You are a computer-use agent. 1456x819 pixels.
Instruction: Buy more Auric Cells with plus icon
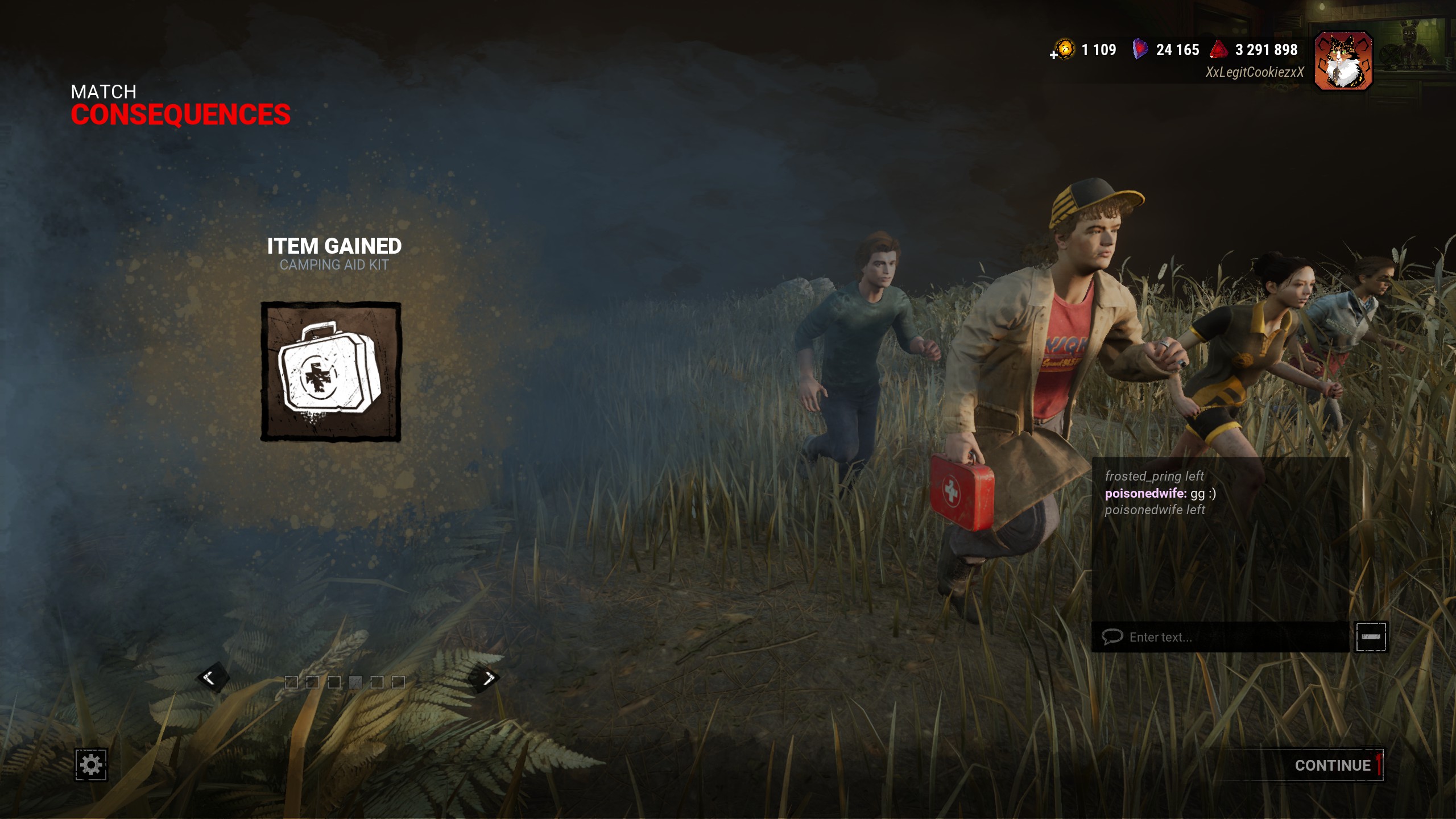(x=1054, y=55)
